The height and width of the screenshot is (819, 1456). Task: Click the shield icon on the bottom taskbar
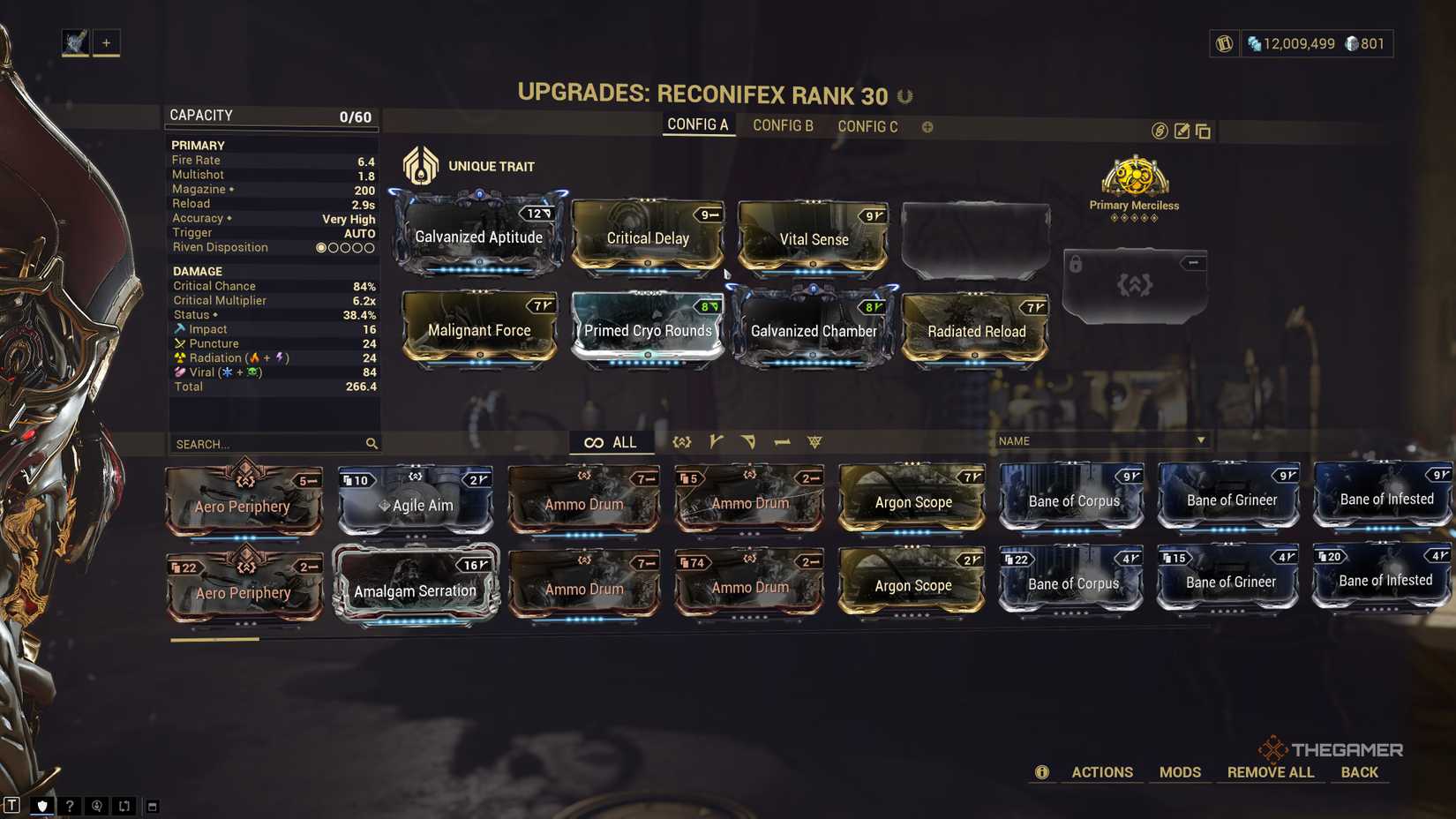[42, 805]
